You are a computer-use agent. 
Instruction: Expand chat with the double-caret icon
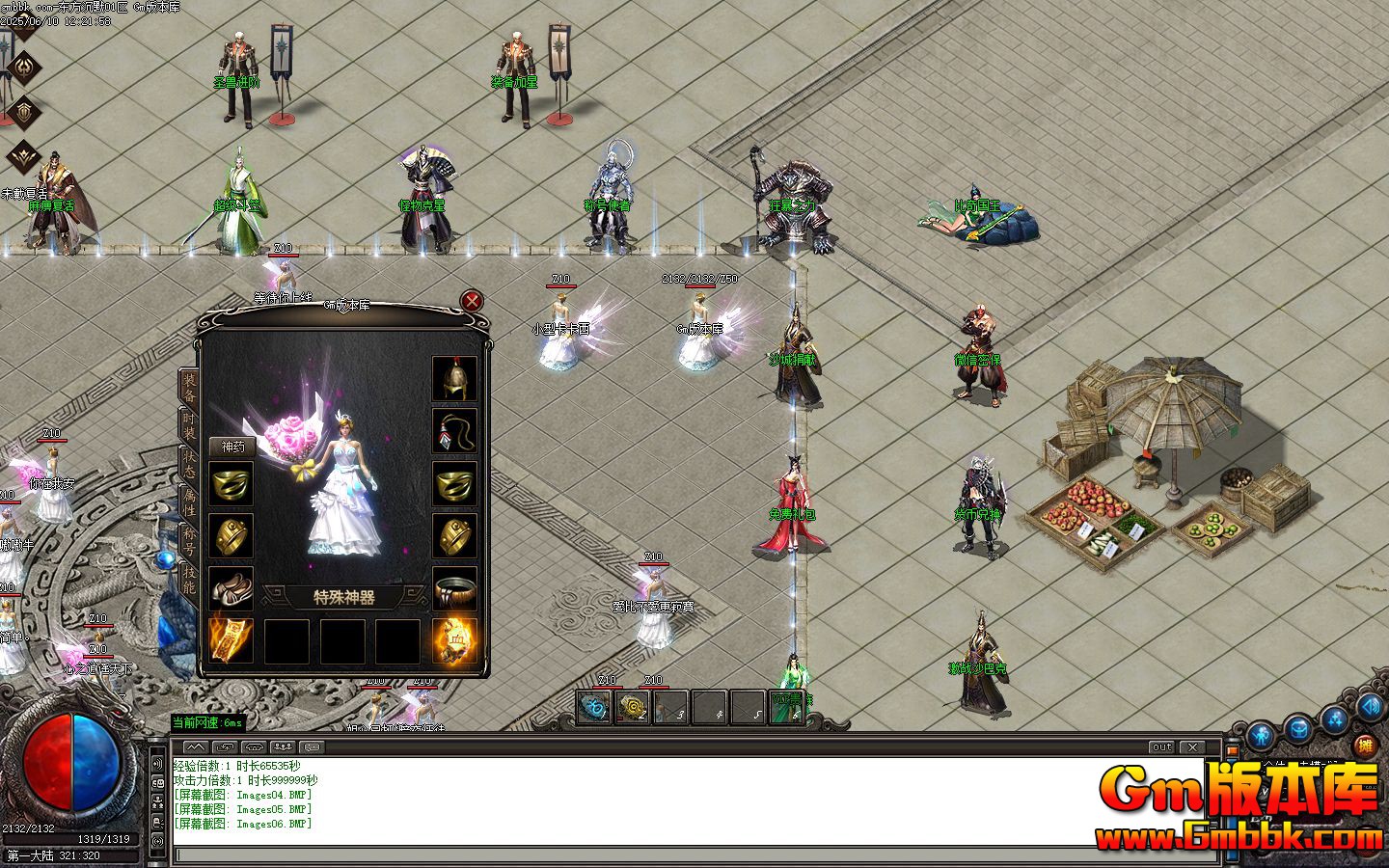pyautogui.click(x=195, y=746)
